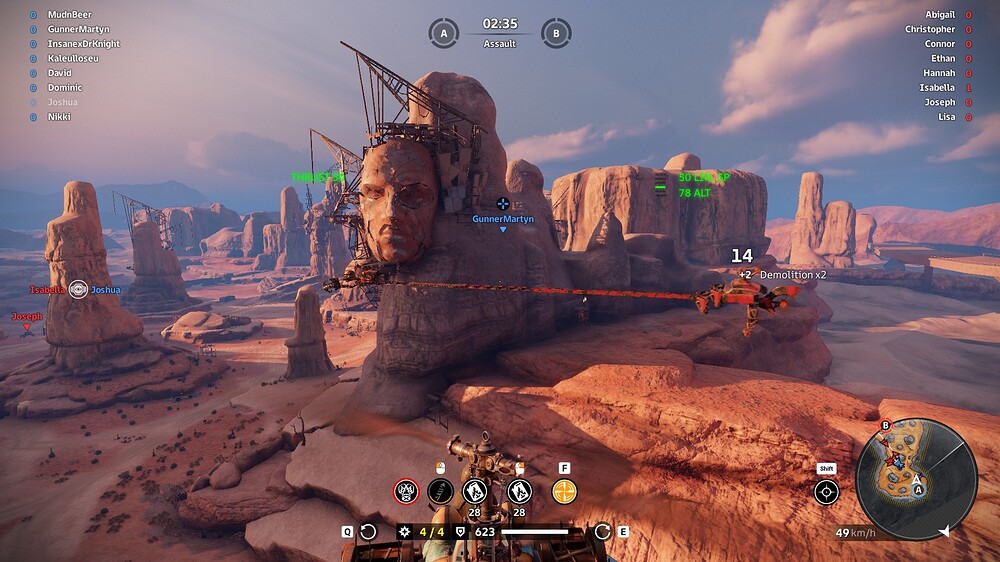
Task: Open the circular minimap
Action: (916, 479)
